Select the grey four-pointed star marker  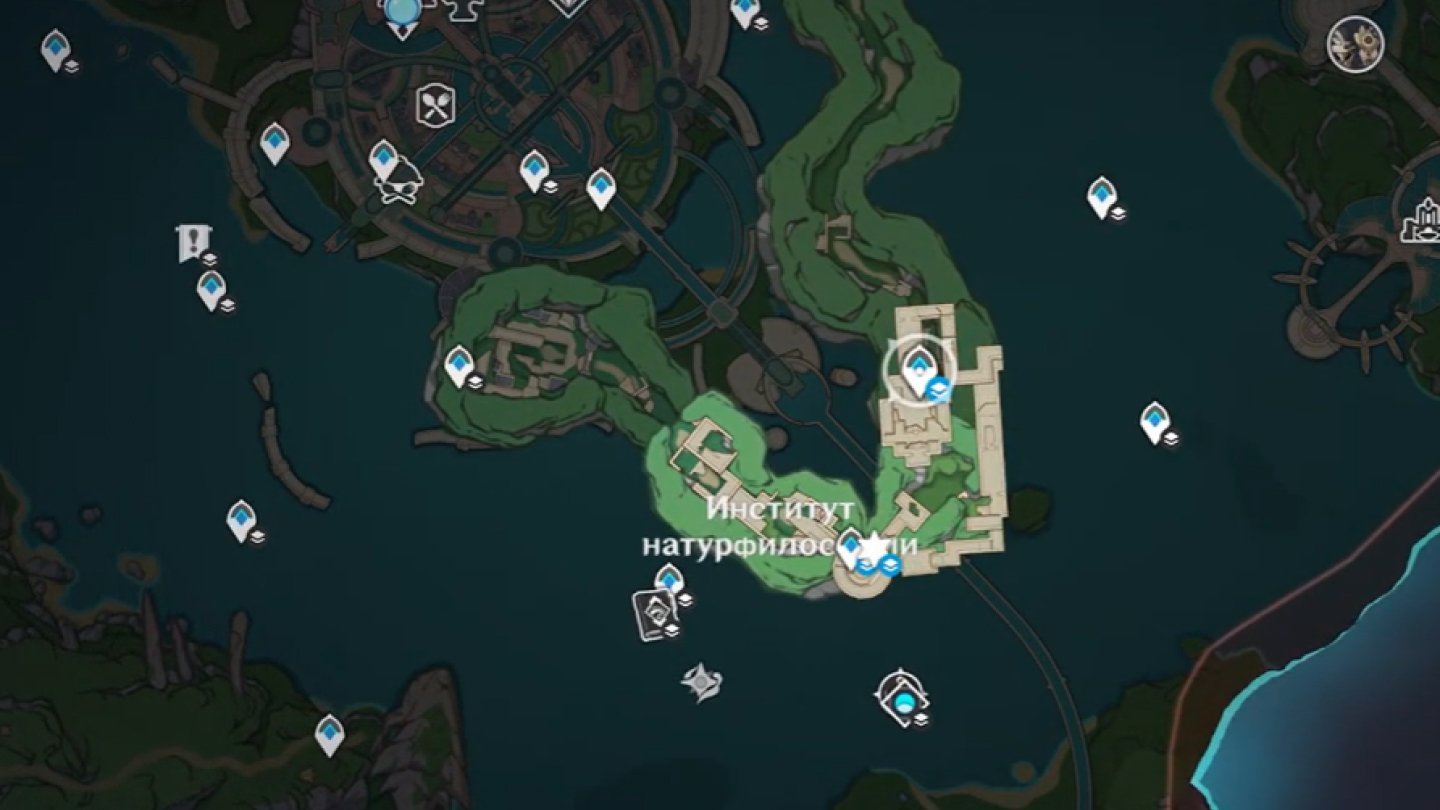(701, 682)
